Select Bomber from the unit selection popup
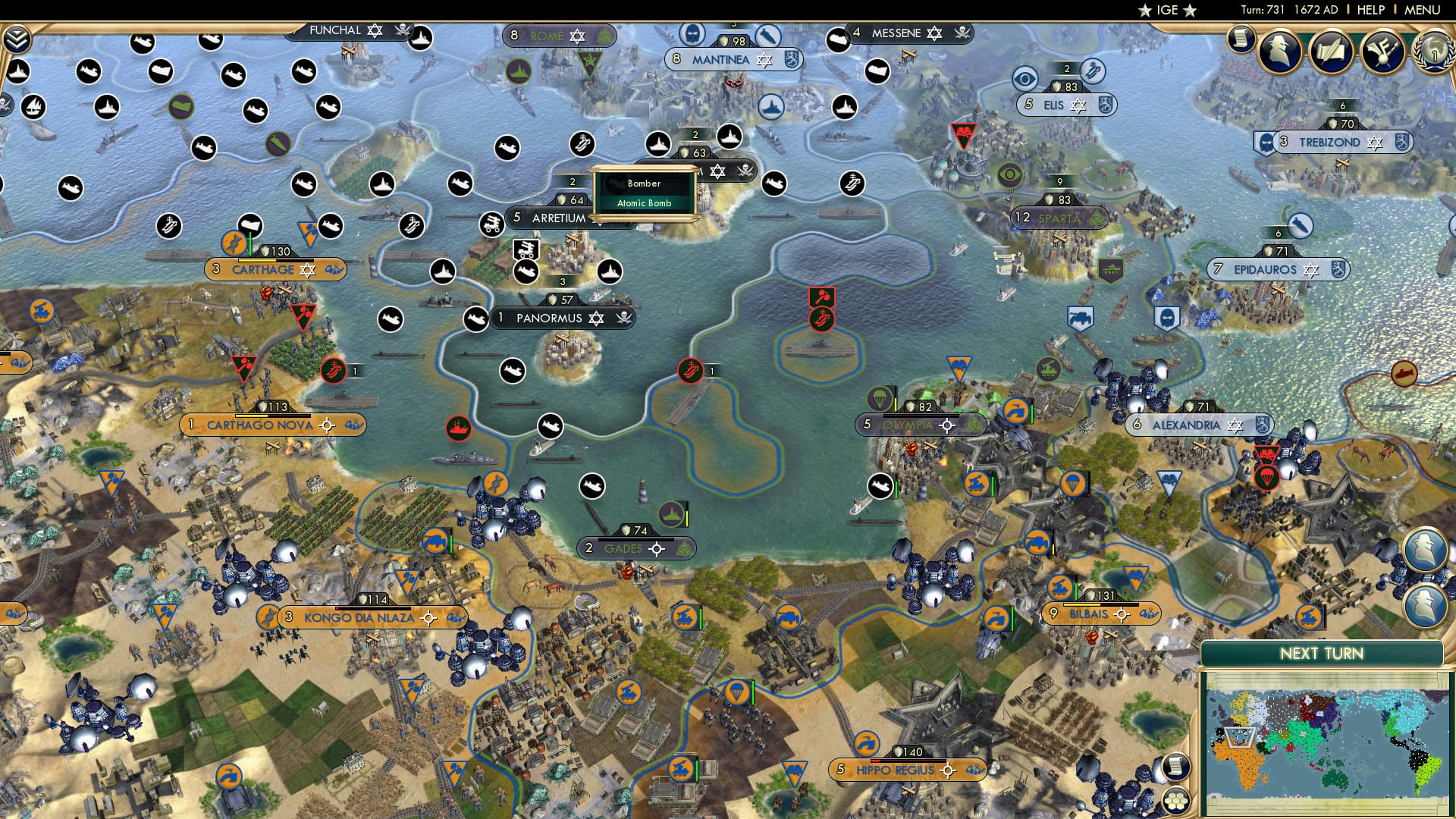Image resolution: width=1456 pixels, height=819 pixels. (x=644, y=184)
